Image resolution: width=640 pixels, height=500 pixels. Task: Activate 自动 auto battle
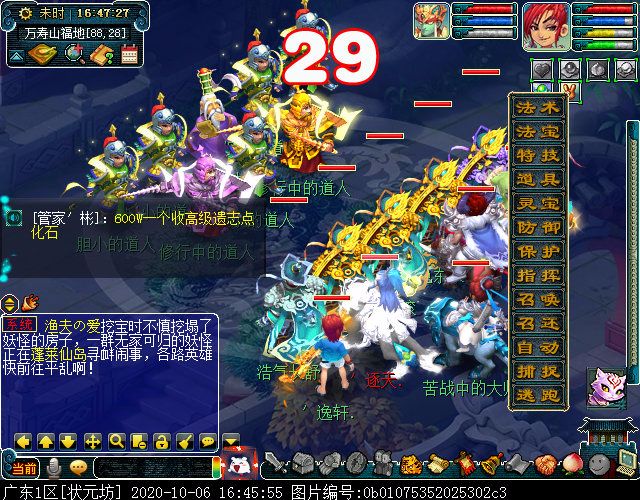(x=538, y=348)
